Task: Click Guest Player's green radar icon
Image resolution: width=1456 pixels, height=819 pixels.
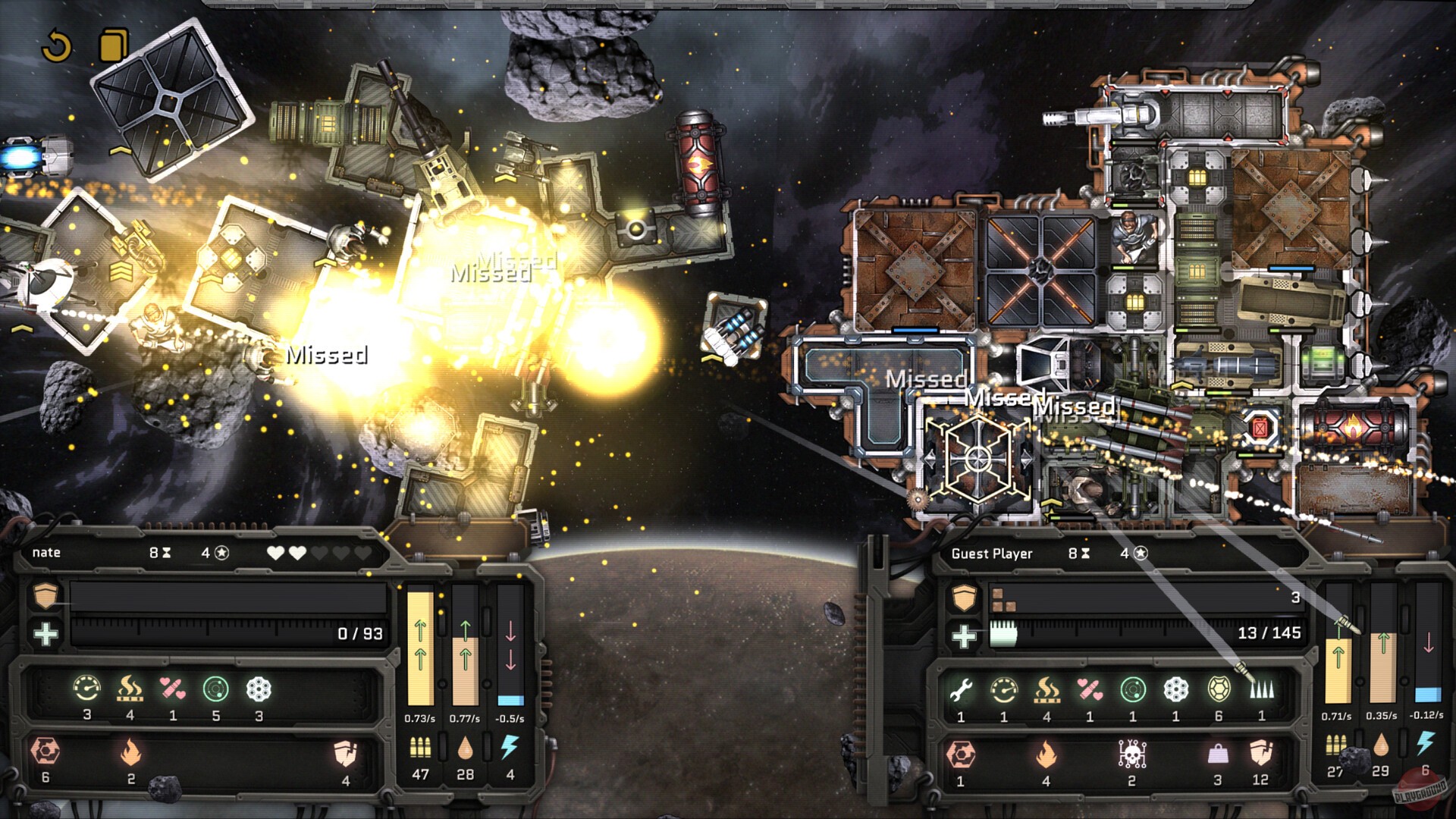Action: pos(1132,689)
